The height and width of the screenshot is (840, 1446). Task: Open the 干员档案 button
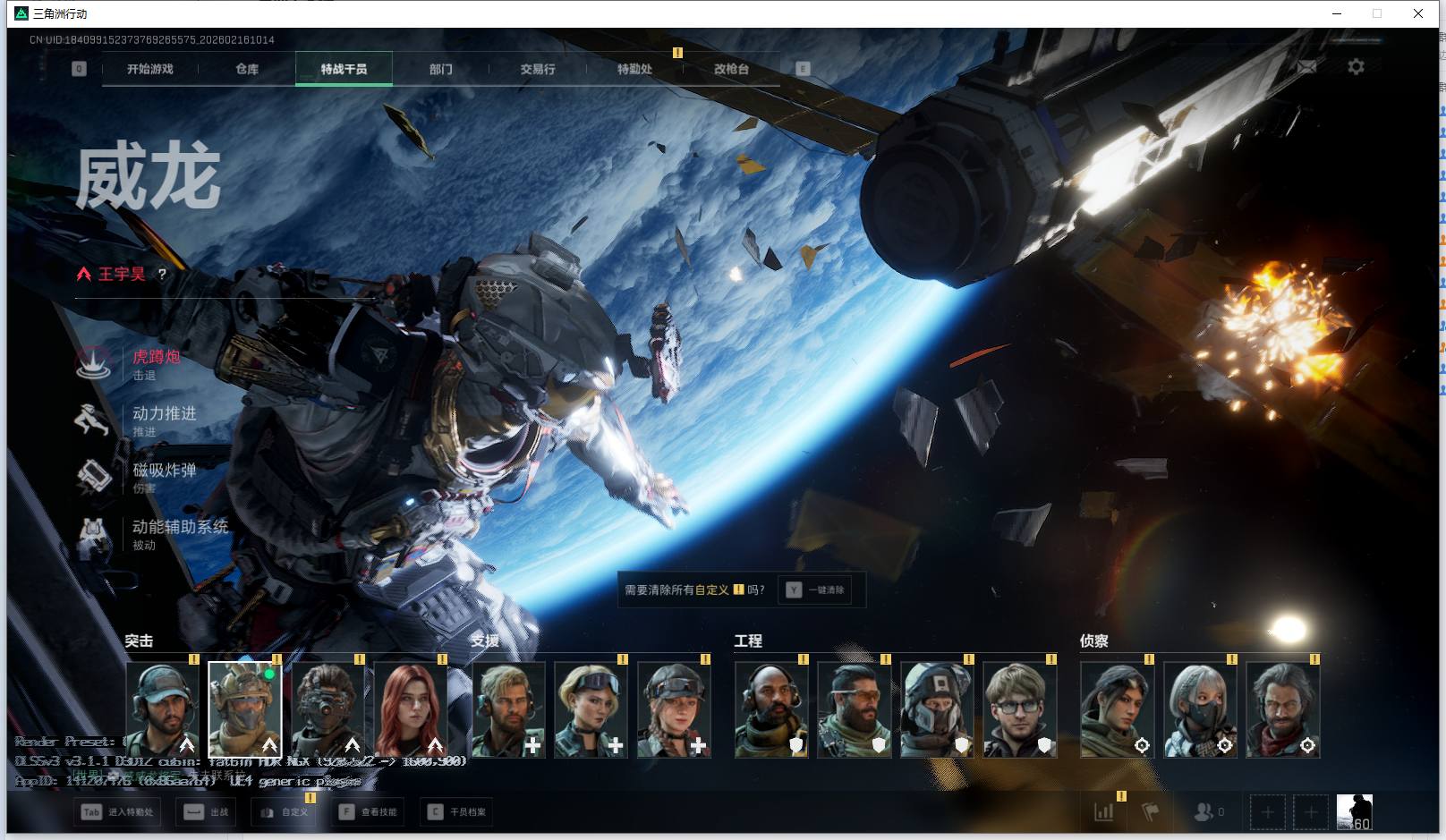click(457, 812)
